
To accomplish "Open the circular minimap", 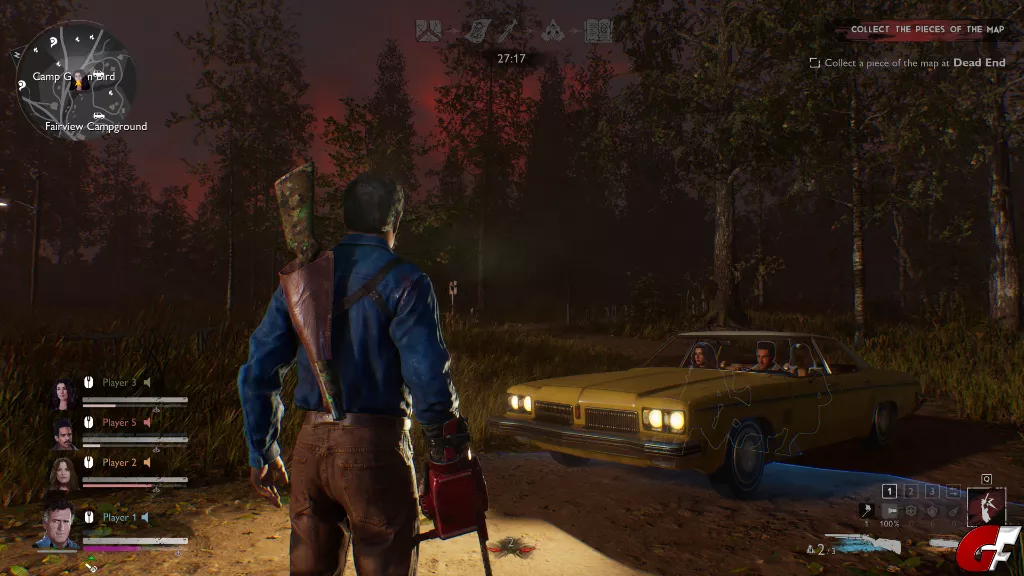I will tap(74, 79).
